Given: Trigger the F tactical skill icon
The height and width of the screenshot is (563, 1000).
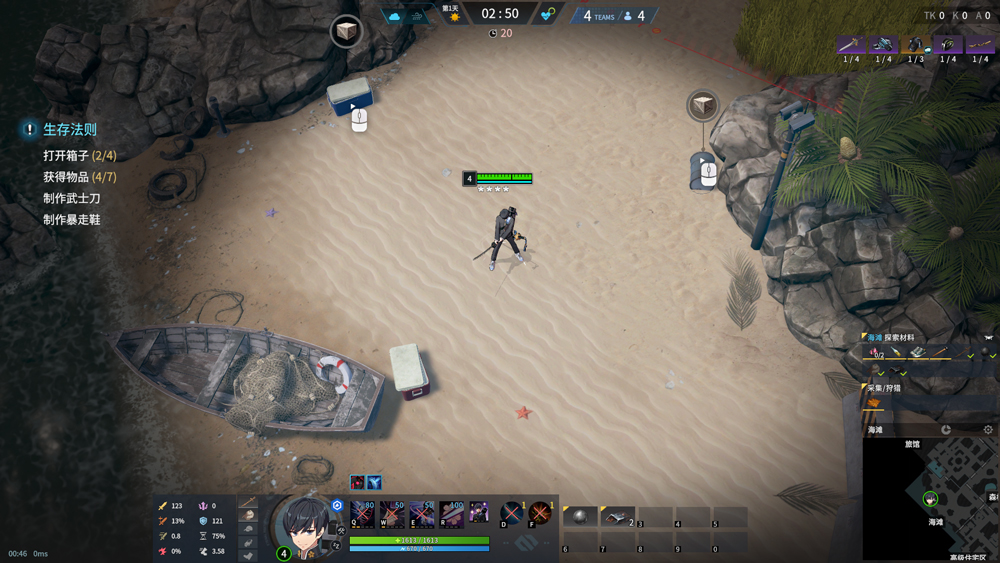Looking at the screenshot, I should (540, 514).
